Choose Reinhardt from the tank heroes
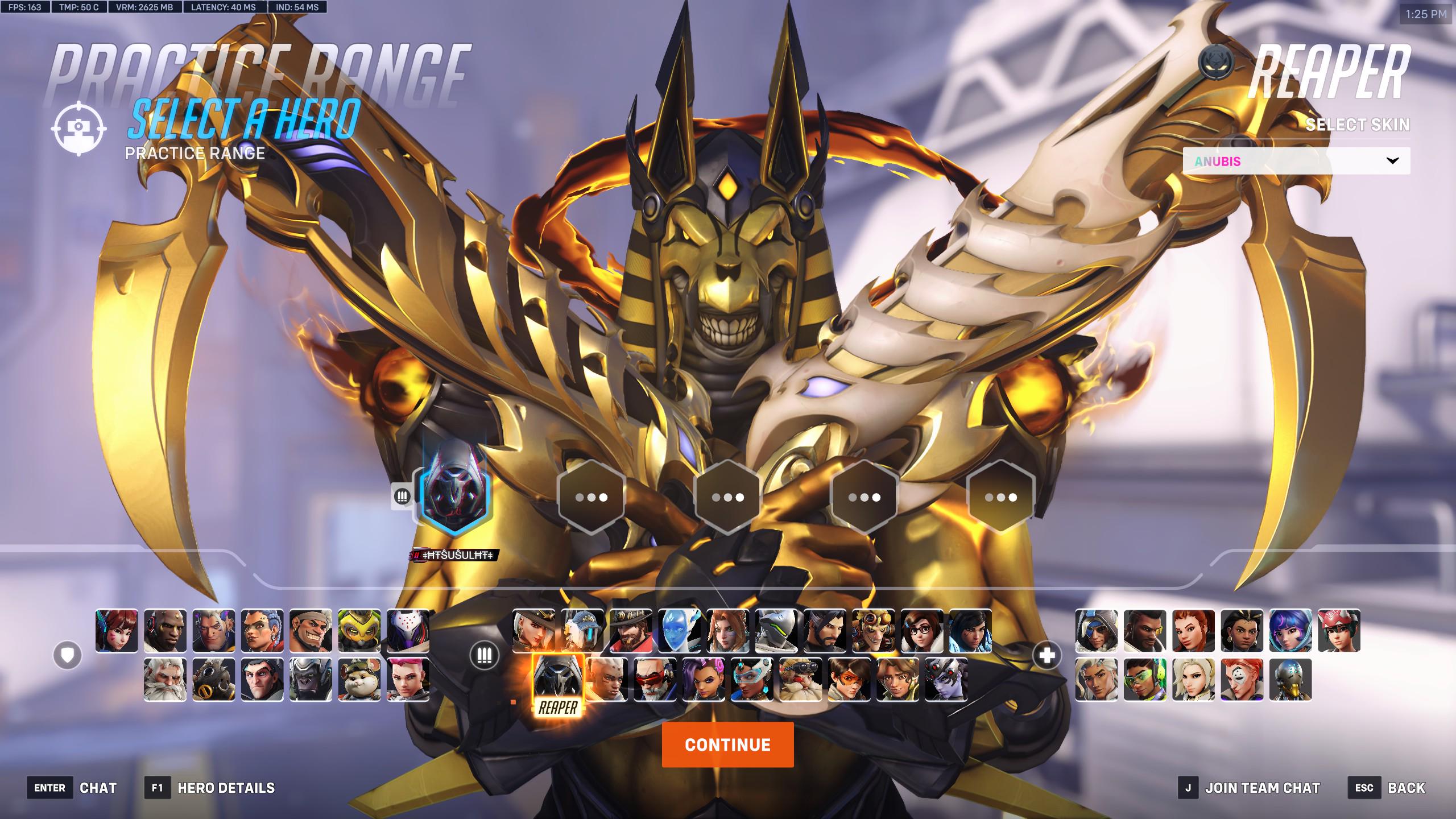This screenshot has height=819, width=1456. (165, 679)
